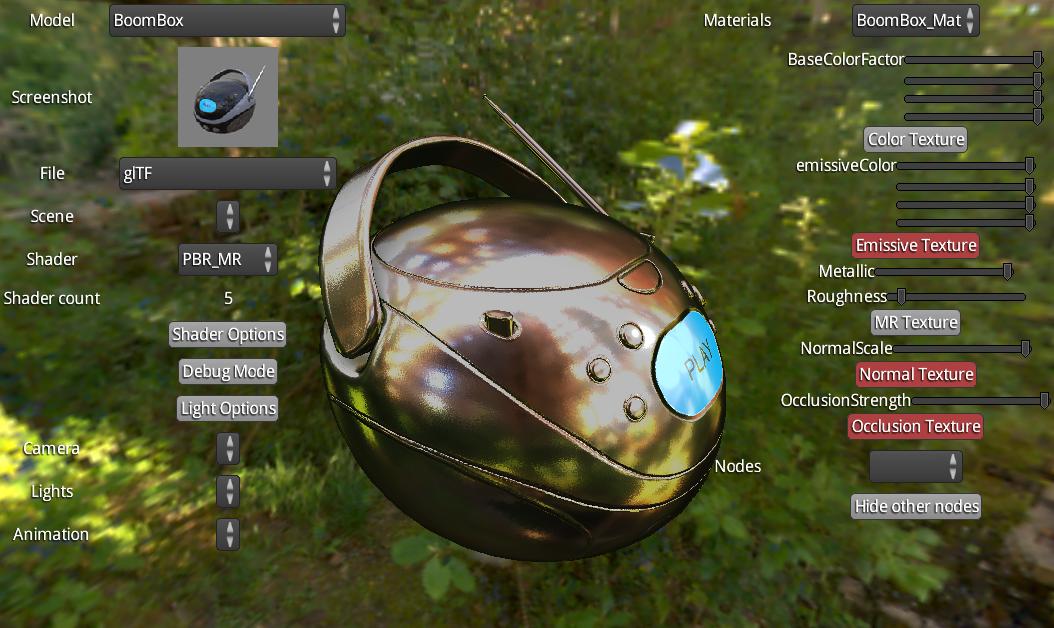Screen dimensions: 1054x628
Task: Open the Lights selector dropdown
Action: click(x=228, y=491)
